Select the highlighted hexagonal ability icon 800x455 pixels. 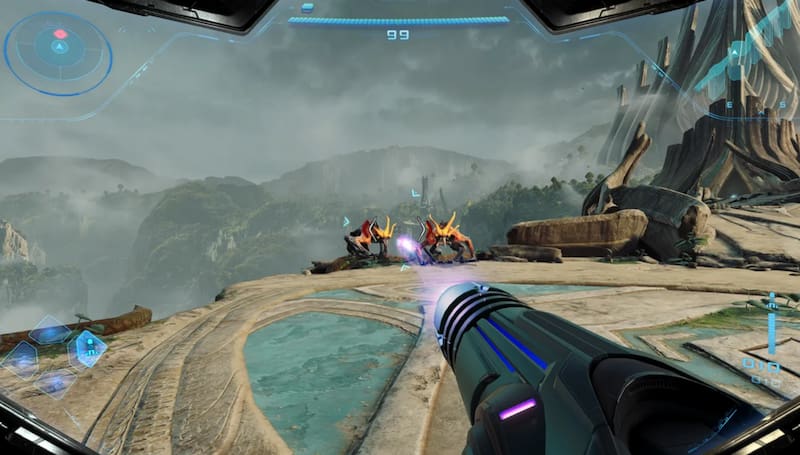tap(88, 347)
